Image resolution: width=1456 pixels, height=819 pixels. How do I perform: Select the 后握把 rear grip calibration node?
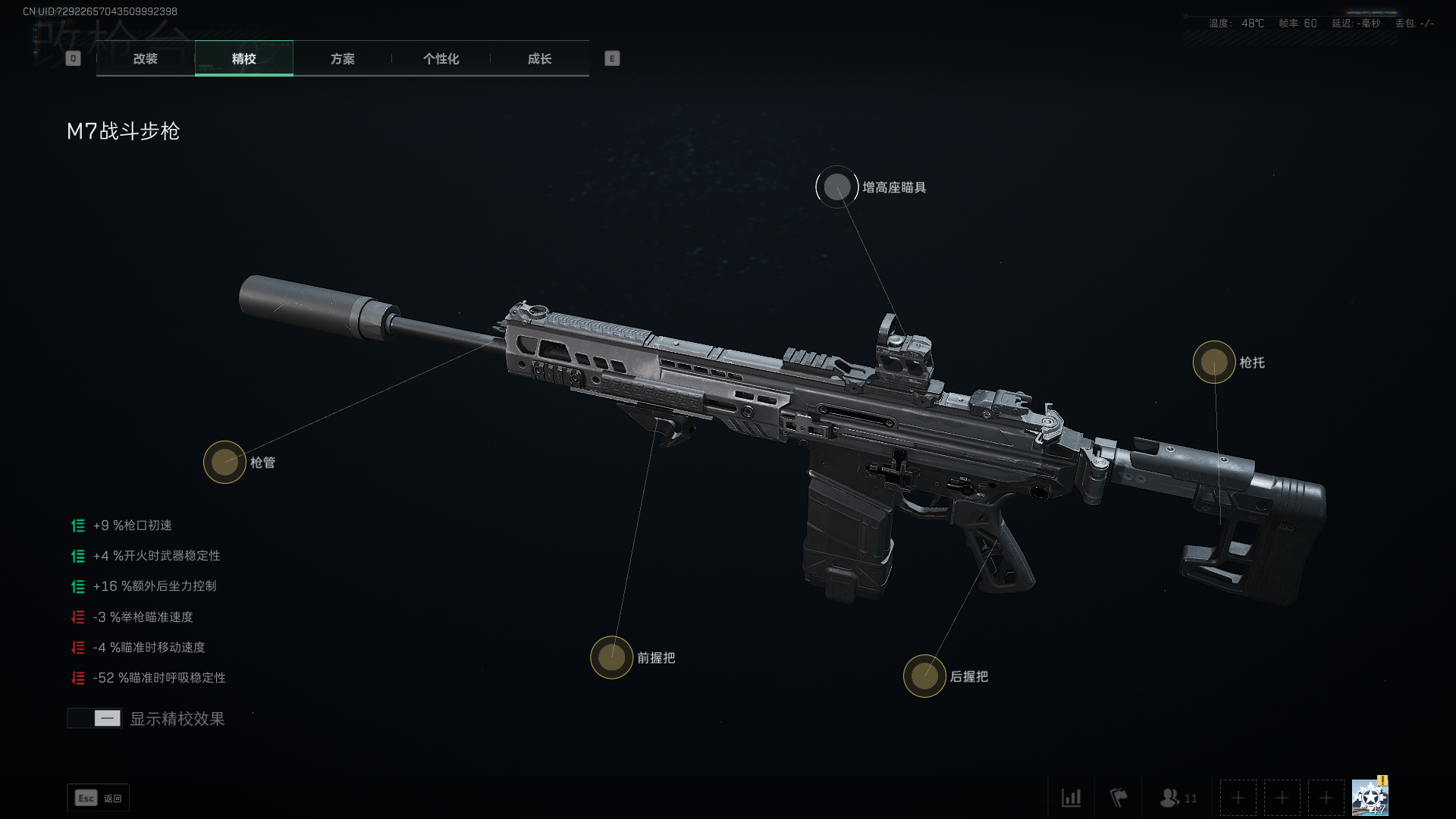924,676
